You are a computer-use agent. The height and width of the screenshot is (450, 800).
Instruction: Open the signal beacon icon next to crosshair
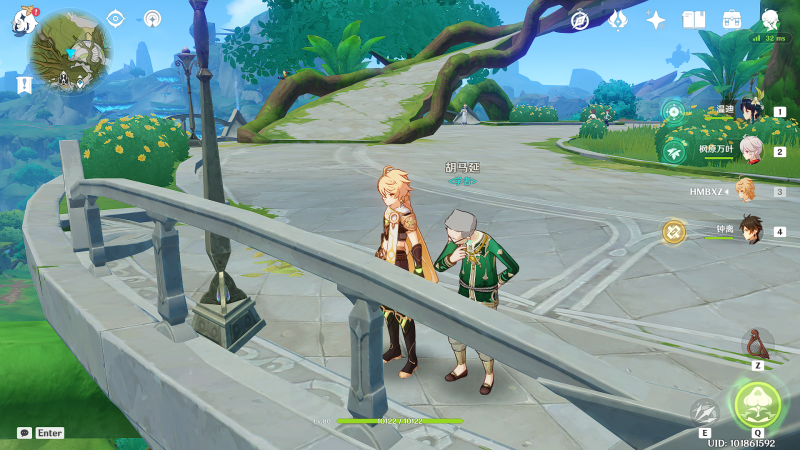[x=152, y=18]
